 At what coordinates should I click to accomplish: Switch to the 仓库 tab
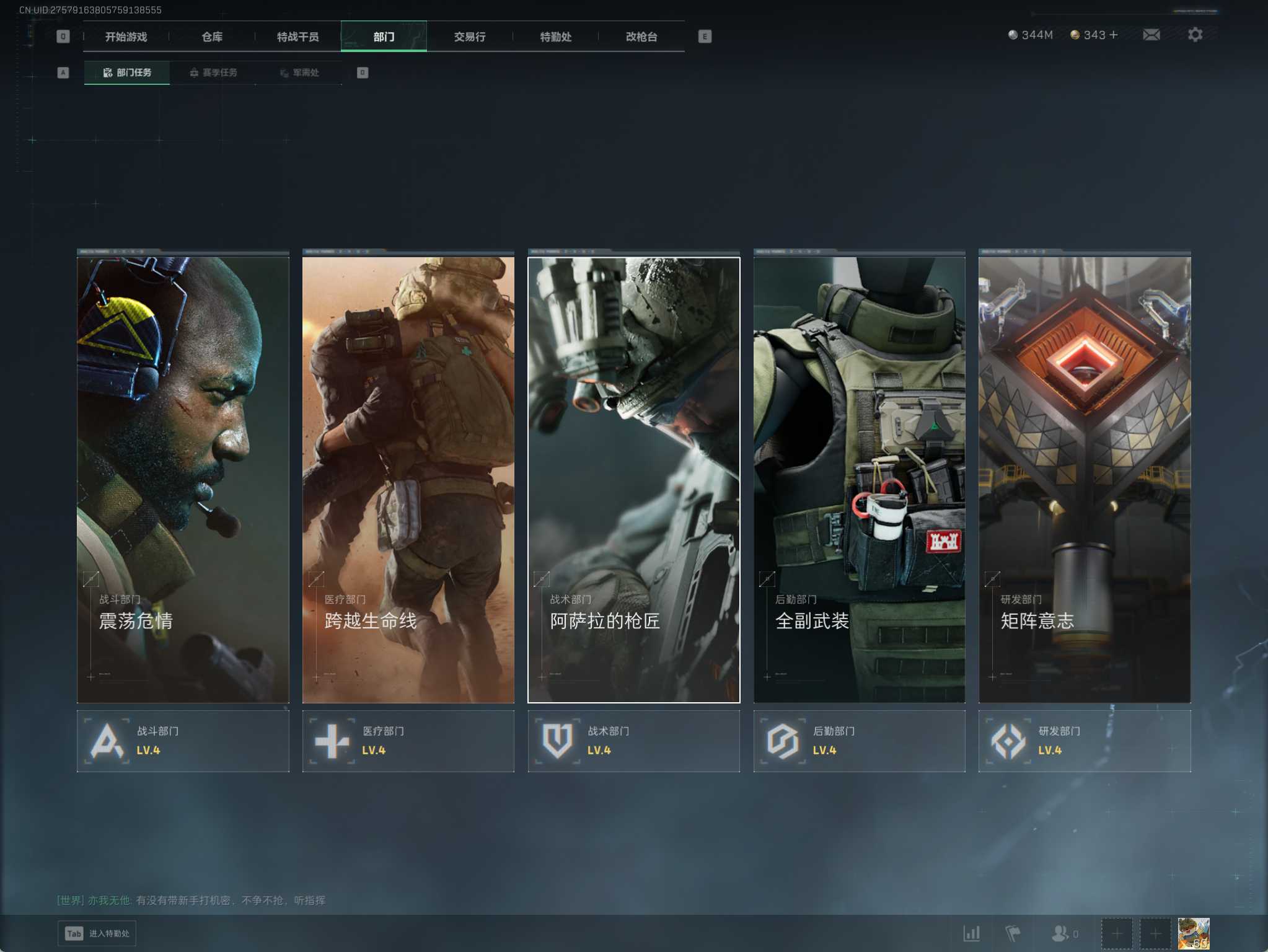pyautogui.click(x=212, y=37)
